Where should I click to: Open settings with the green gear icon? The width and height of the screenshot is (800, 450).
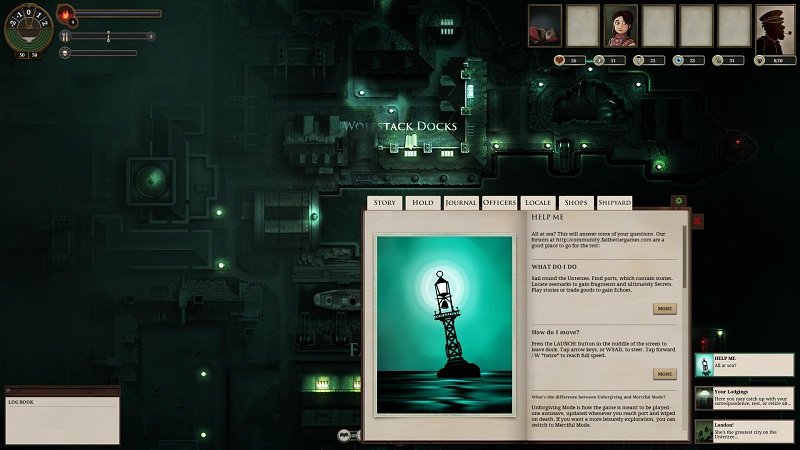click(x=678, y=202)
